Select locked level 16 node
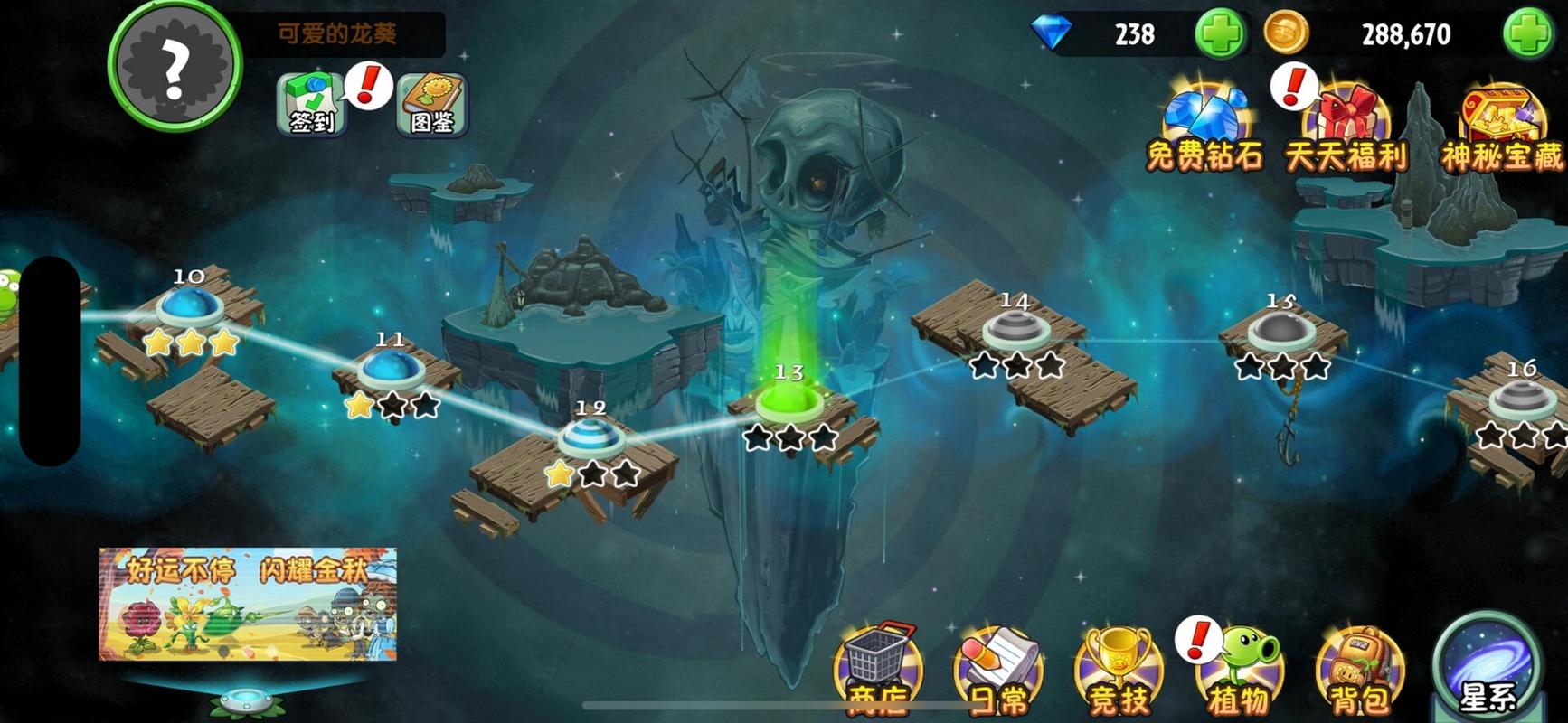Screen dimensions: 1568x723 tap(1522, 398)
